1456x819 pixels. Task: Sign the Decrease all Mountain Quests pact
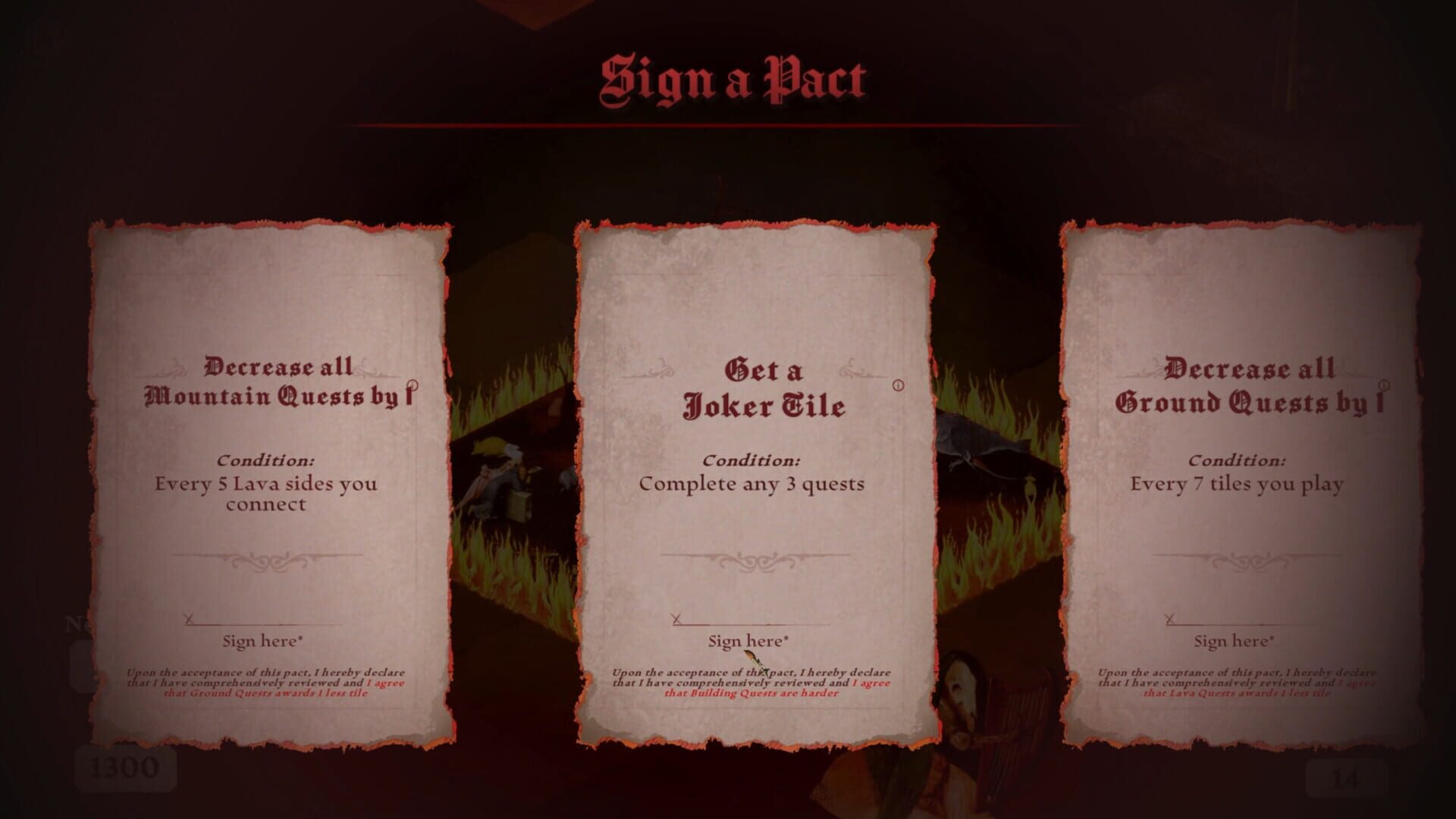pos(260,639)
